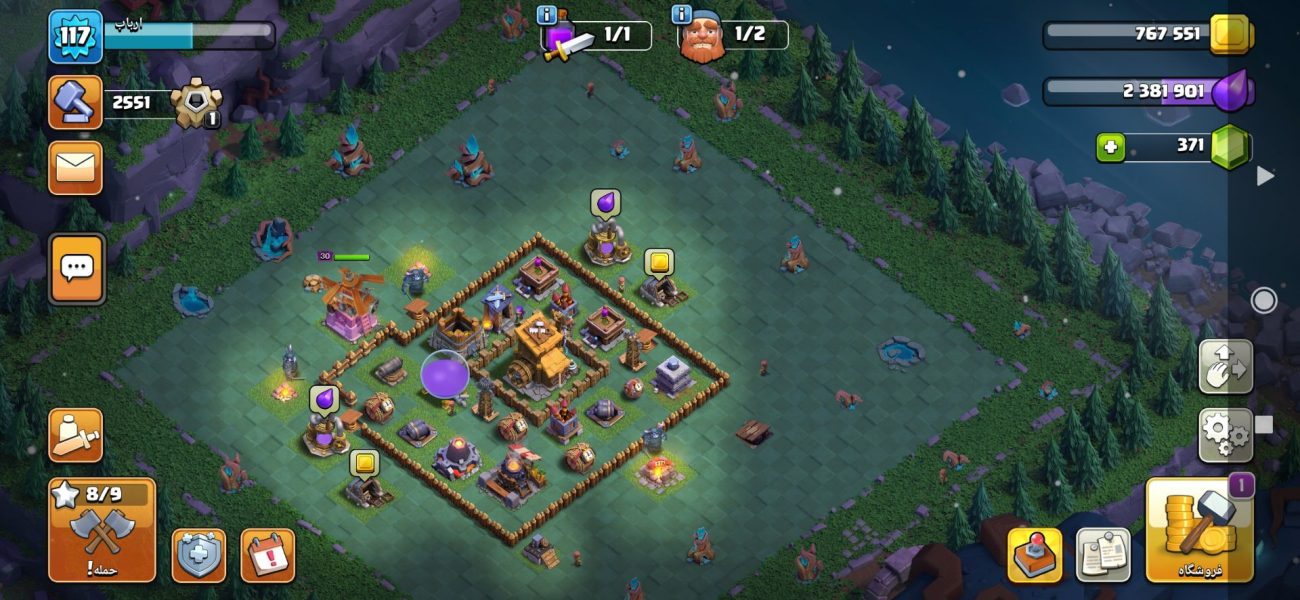This screenshot has width=1300, height=600.
Task: Open the shop with the hammer and coins
Action: pyautogui.click(x=1199, y=530)
